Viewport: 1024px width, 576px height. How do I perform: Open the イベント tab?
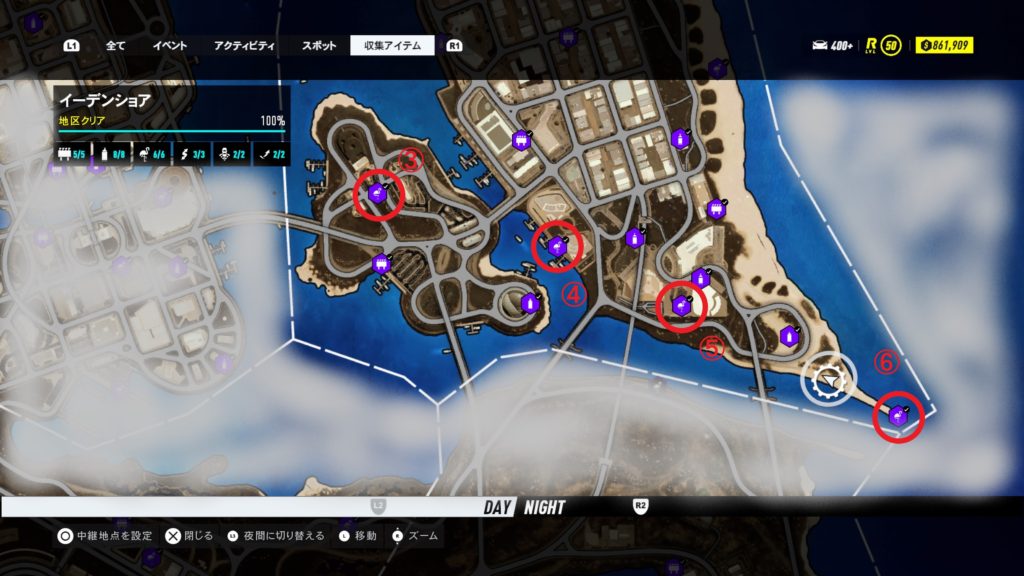coord(169,45)
